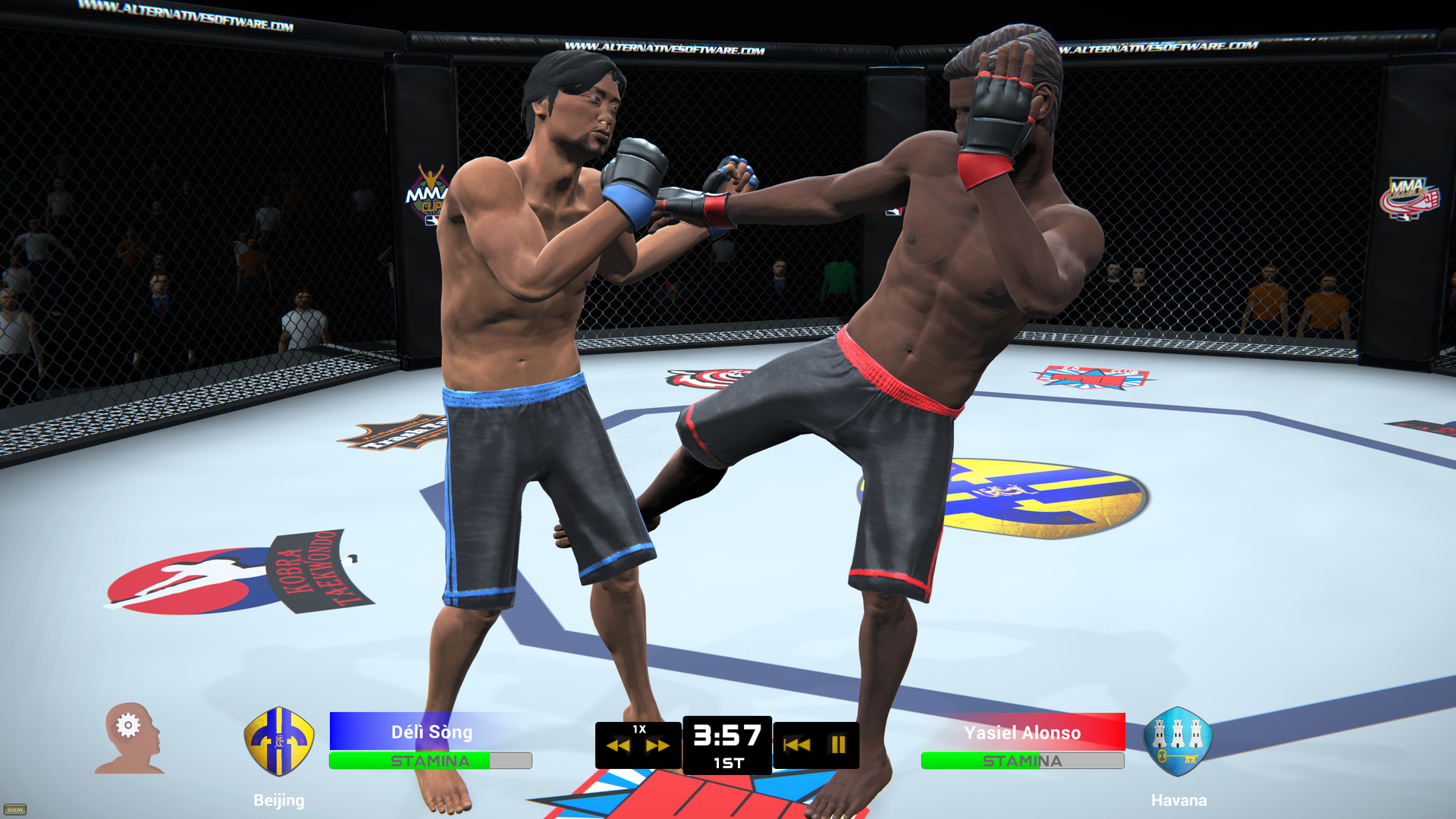
Task: Open the Havana team label
Action: pyautogui.click(x=1180, y=800)
